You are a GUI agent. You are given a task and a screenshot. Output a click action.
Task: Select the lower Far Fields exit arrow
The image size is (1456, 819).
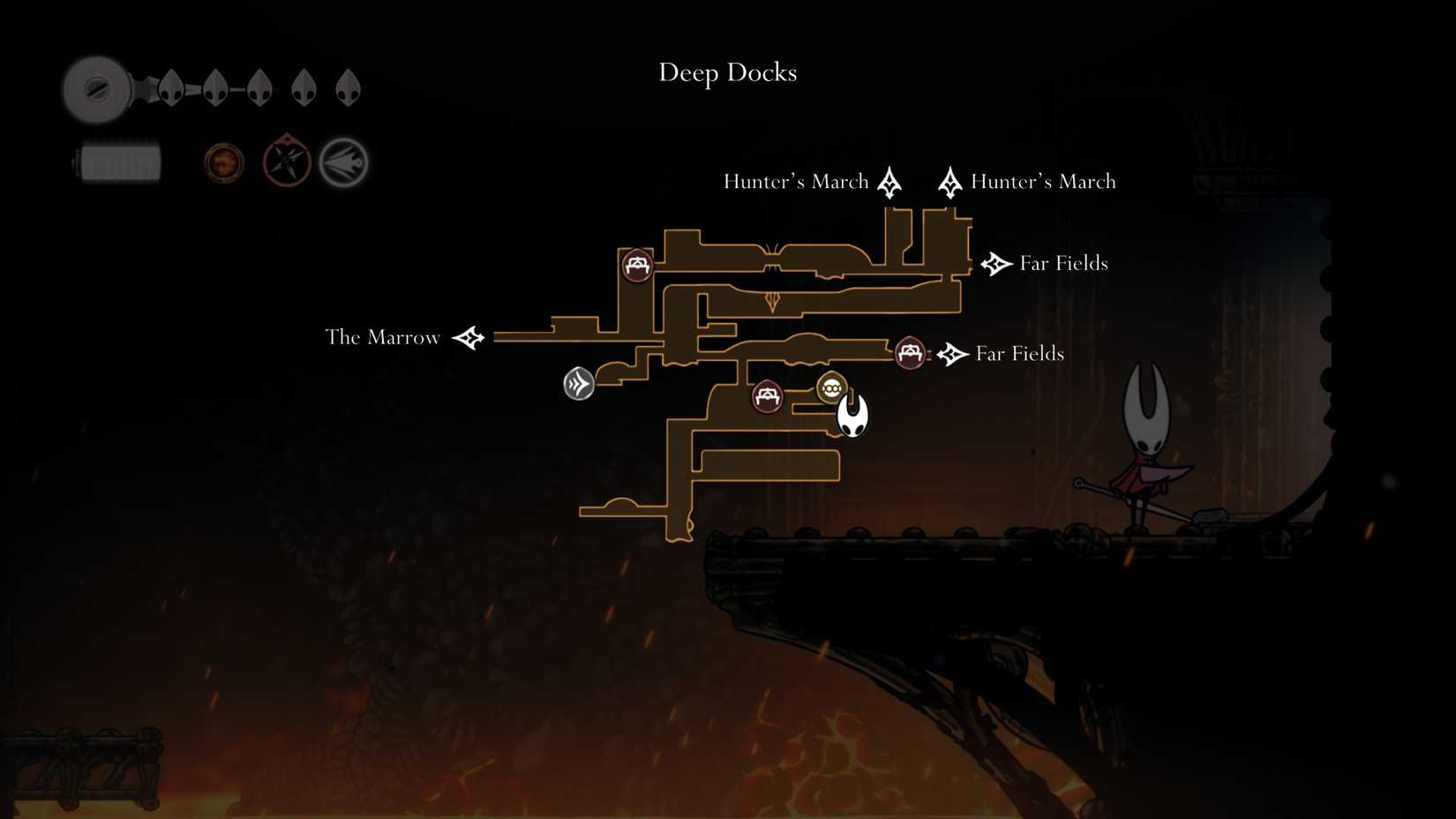click(950, 354)
